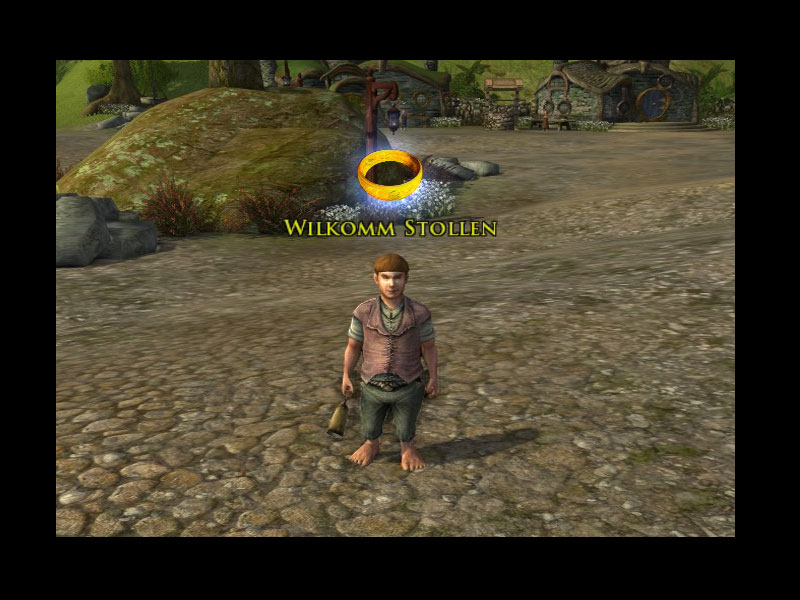The height and width of the screenshot is (600, 800).
Task: Click the golden quest ring marker
Action: pyautogui.click(x=389, y=176)
